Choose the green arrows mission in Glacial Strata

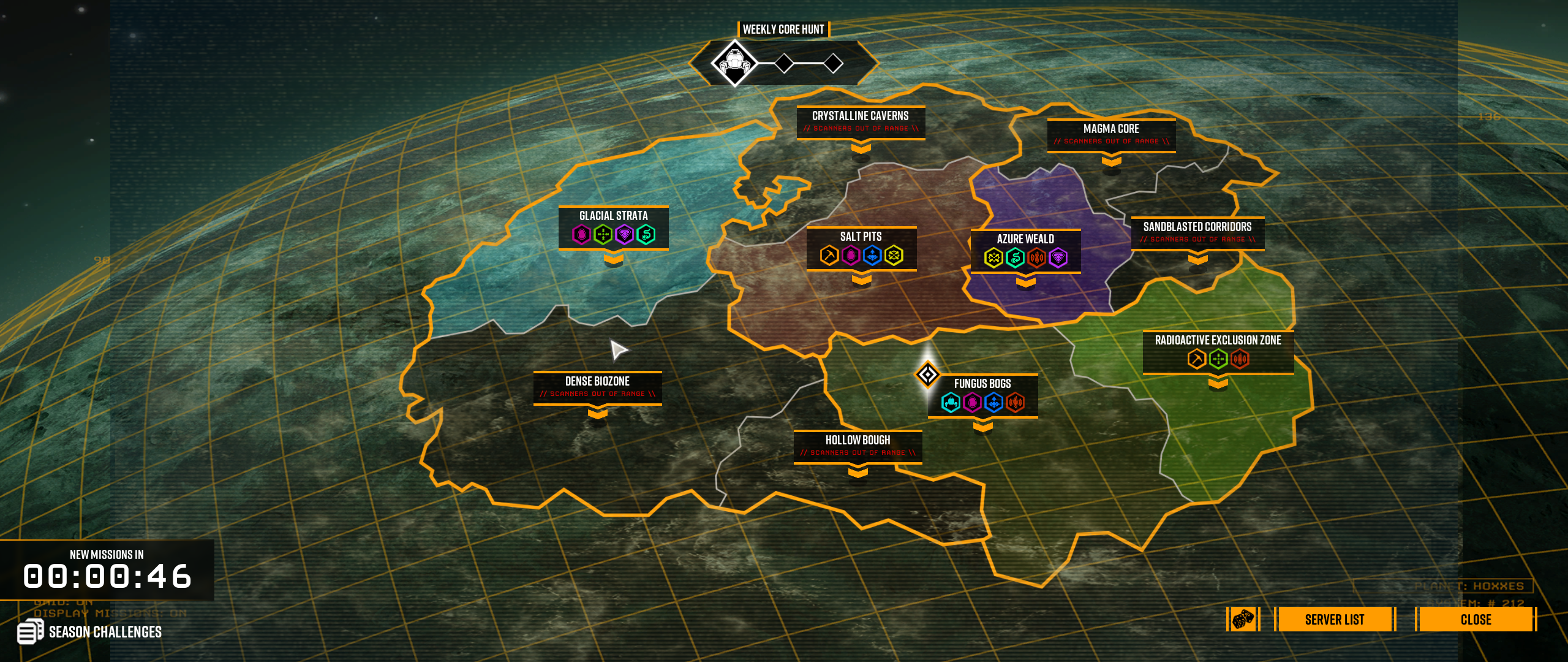click(x=603, y=234)
